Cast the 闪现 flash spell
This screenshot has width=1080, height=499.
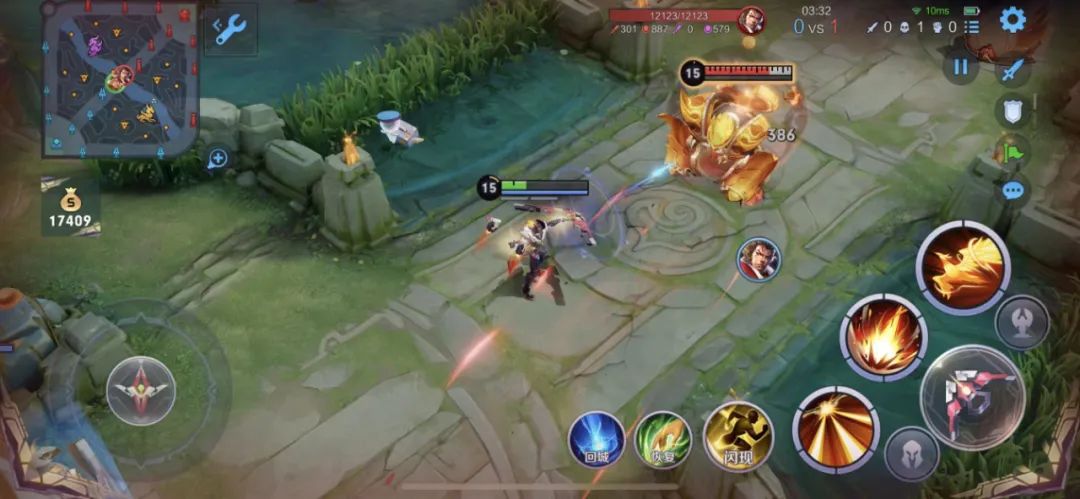[738, 437]
